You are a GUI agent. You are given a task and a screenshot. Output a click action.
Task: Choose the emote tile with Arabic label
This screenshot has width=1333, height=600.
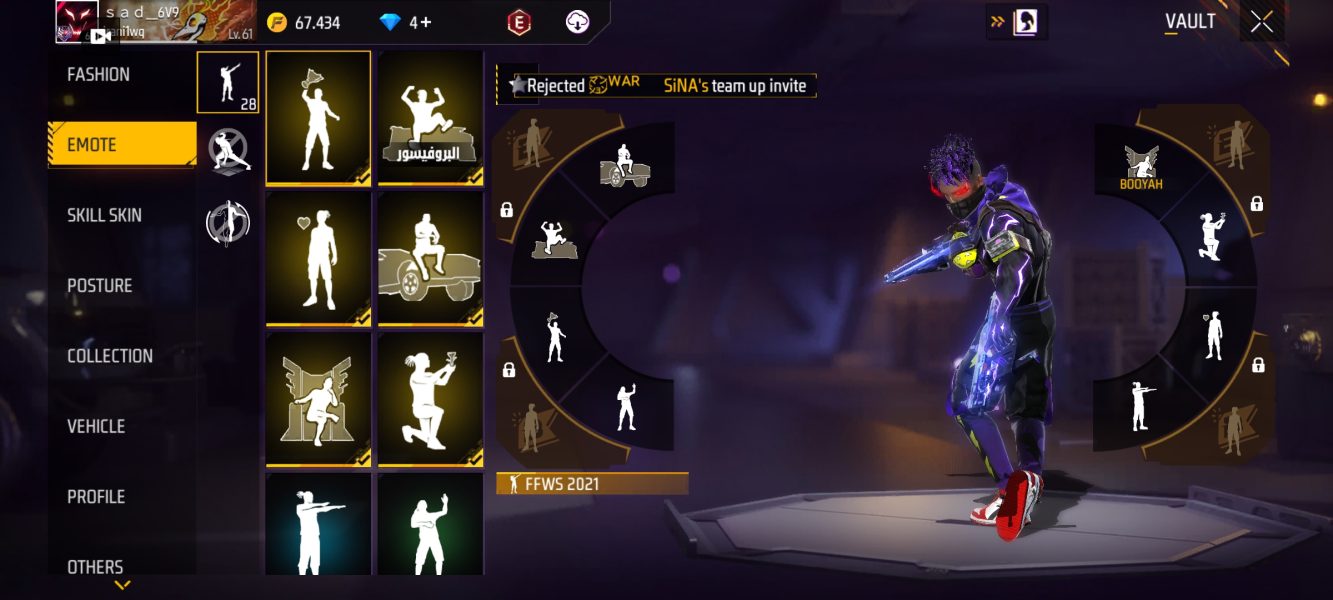[x=431, y=118]
